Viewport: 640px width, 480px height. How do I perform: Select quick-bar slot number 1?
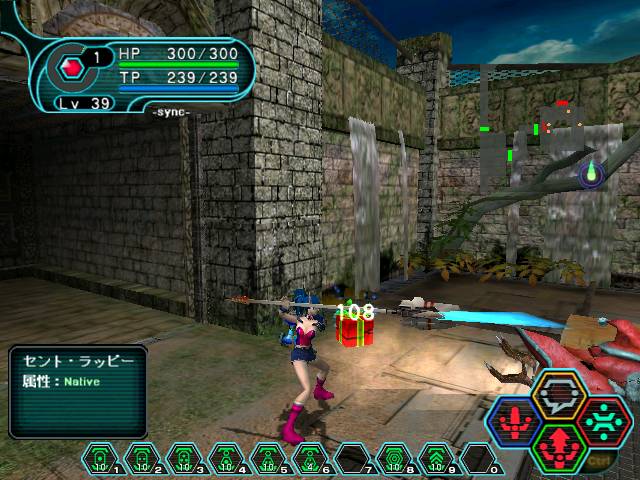[x=100, y=457]
